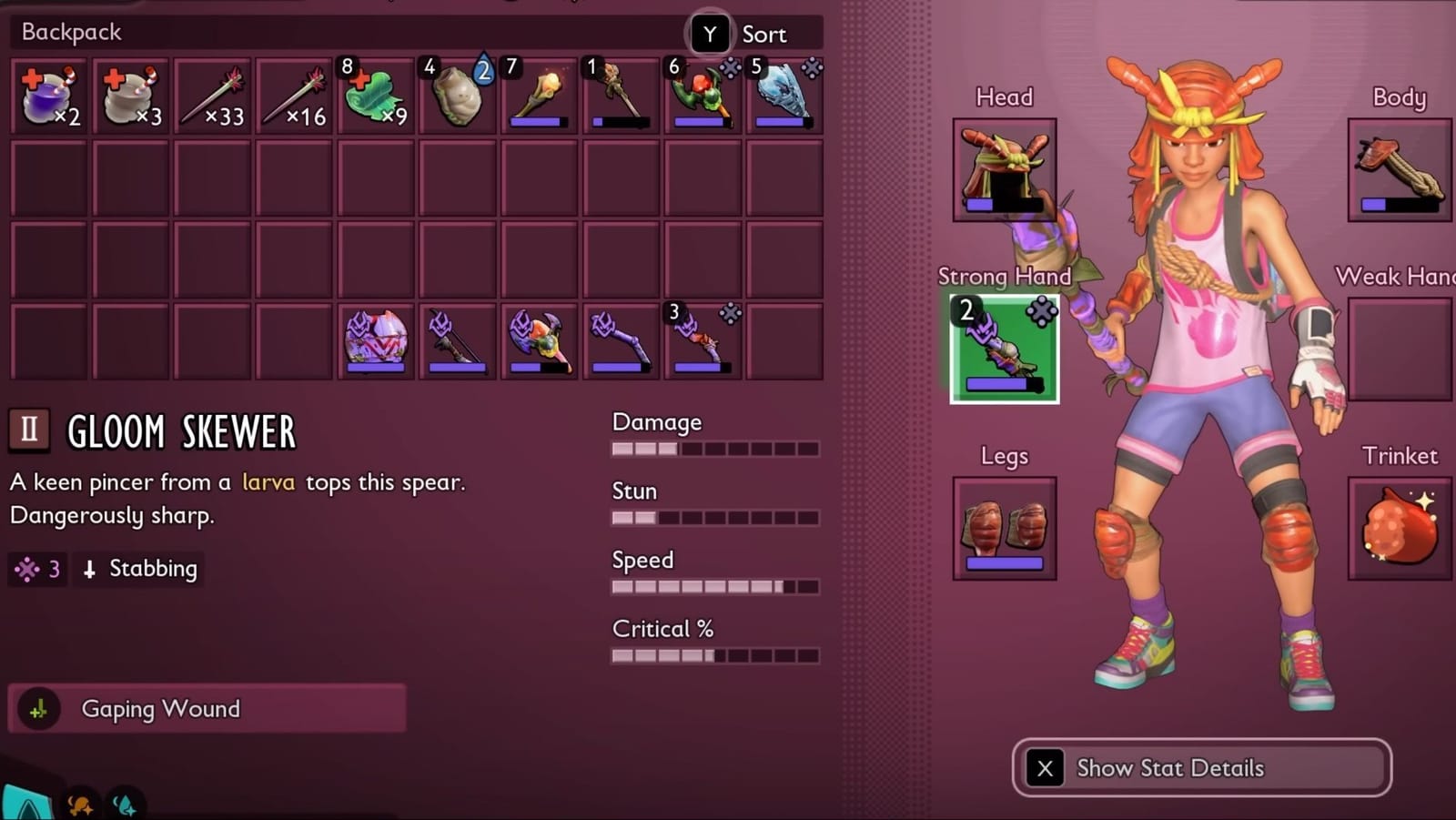The height and width of the screenshot is (820, 1456).
Task: Select the leaf bandage stack of 9
Action: tap(376, 96)
